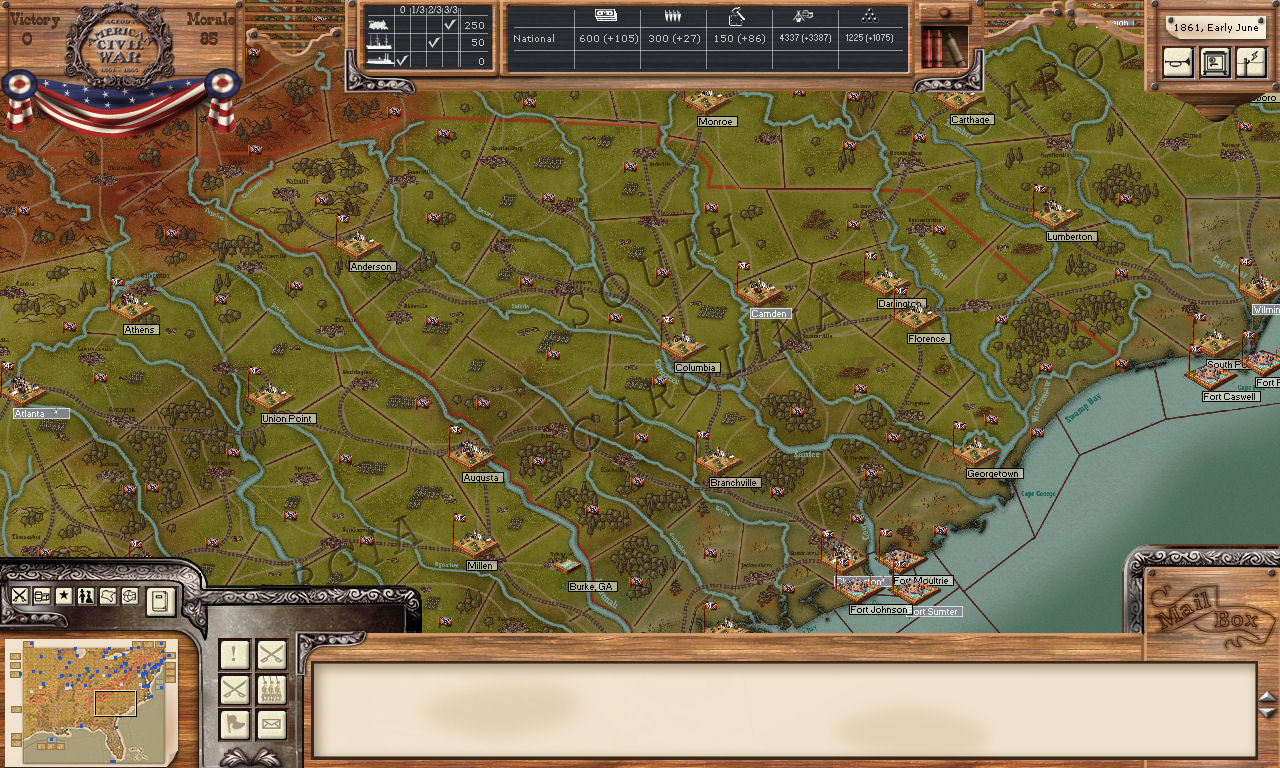
Task: Click the bugle end-turn button
Action: pyautogui.click(x=1178, y=62)
